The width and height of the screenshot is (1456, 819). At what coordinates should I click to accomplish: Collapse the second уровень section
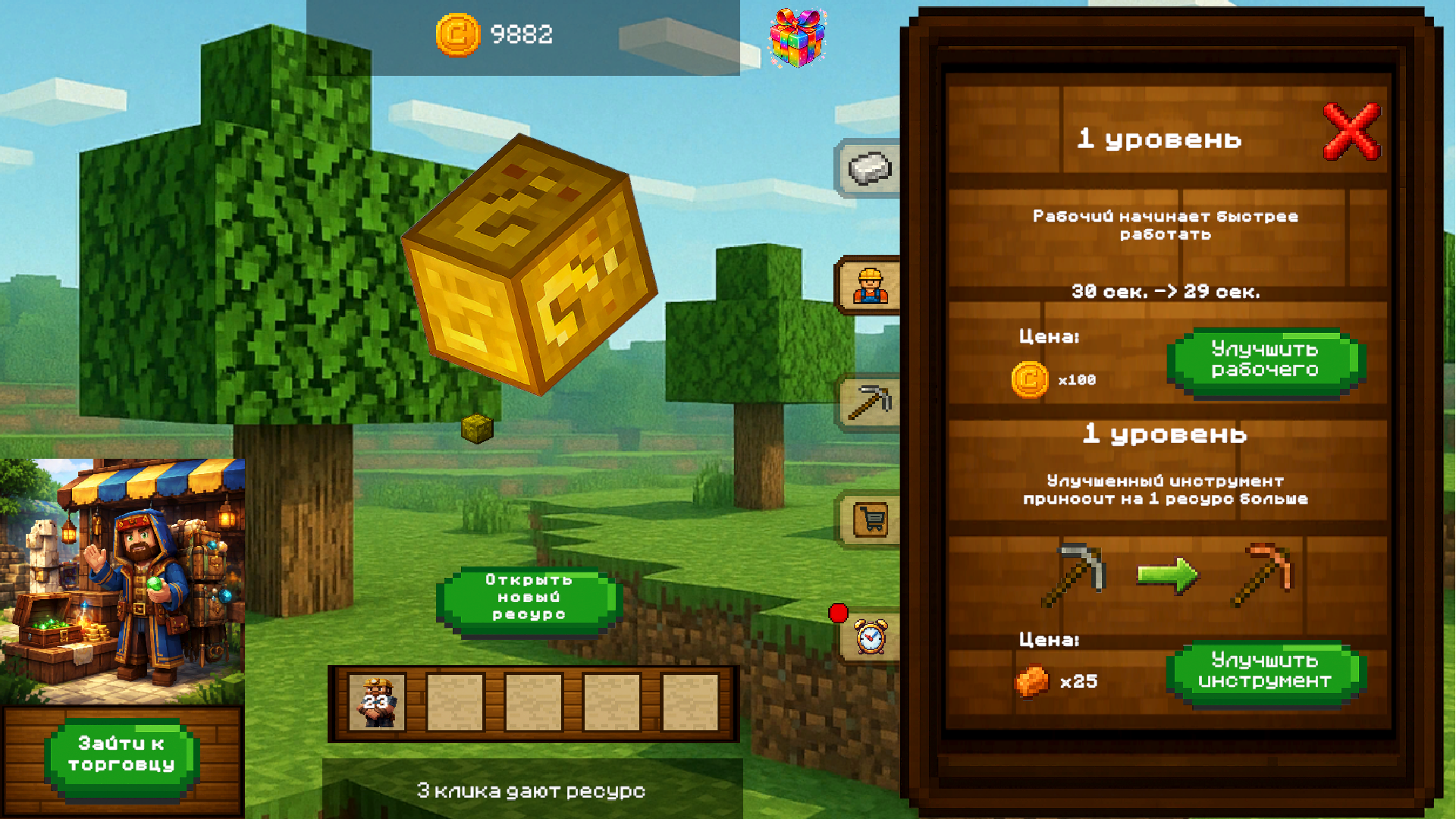(x=1166, y=434)
